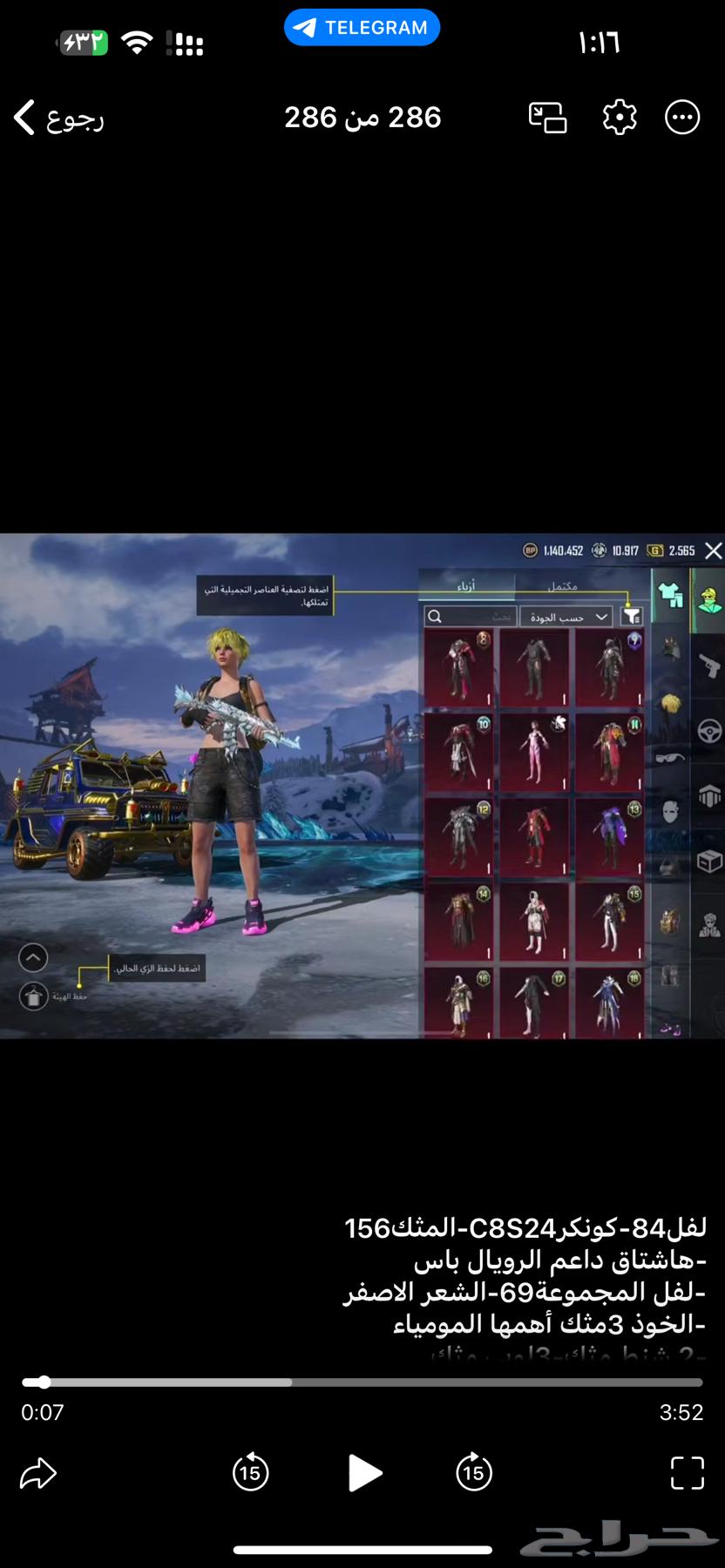Open the cardboard box section
Viewport: 725px width, 1568px height.
(x=709, y=862)
